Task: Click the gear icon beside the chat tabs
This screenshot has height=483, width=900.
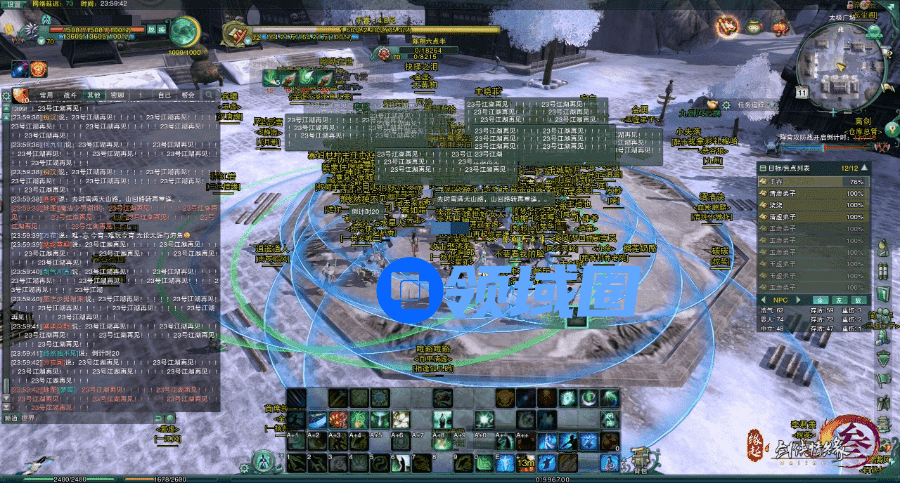Action: [x=6, y=95]
